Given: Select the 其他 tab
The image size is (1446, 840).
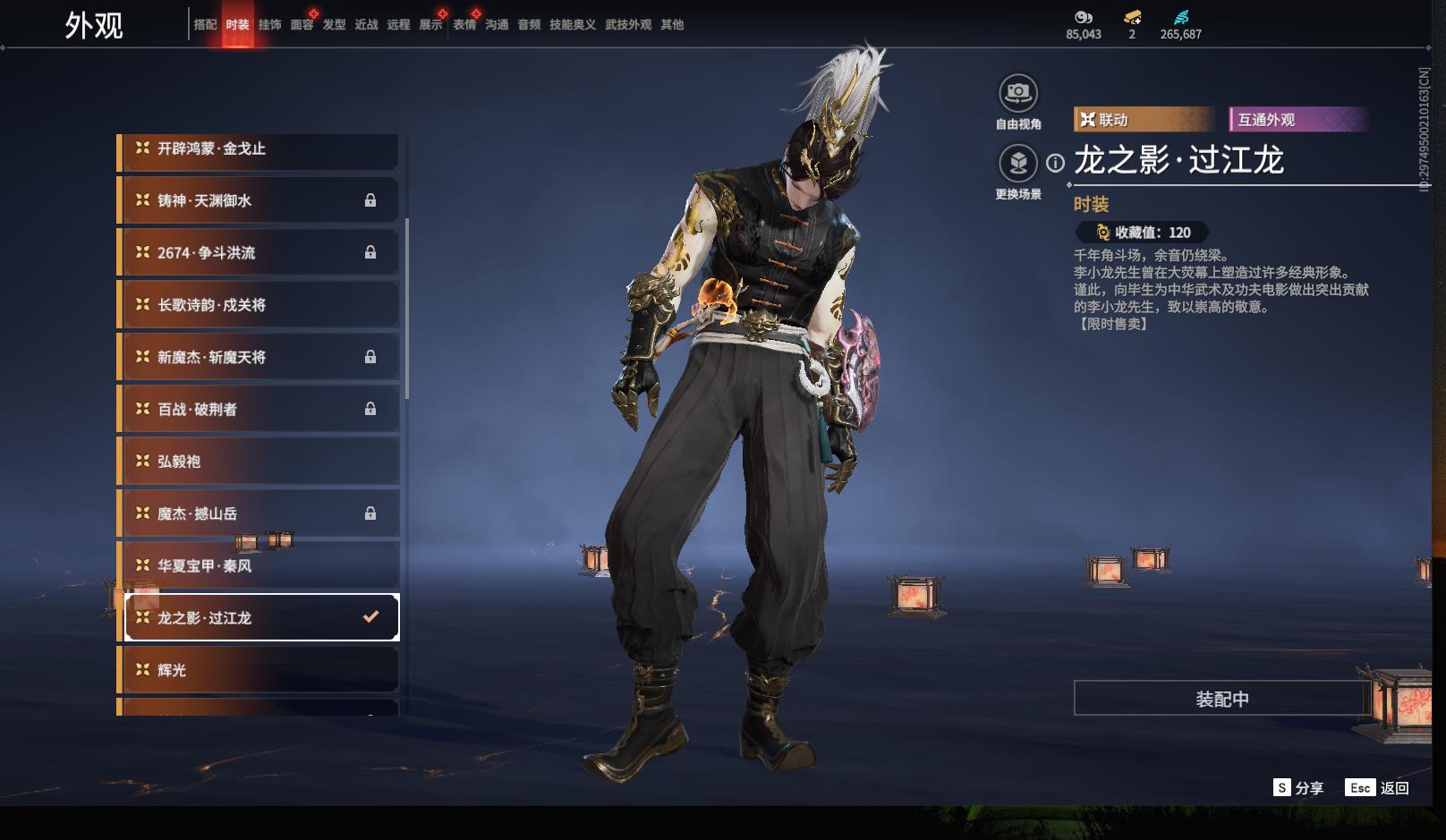Looking at the screenshot, I should pos(672,25).
